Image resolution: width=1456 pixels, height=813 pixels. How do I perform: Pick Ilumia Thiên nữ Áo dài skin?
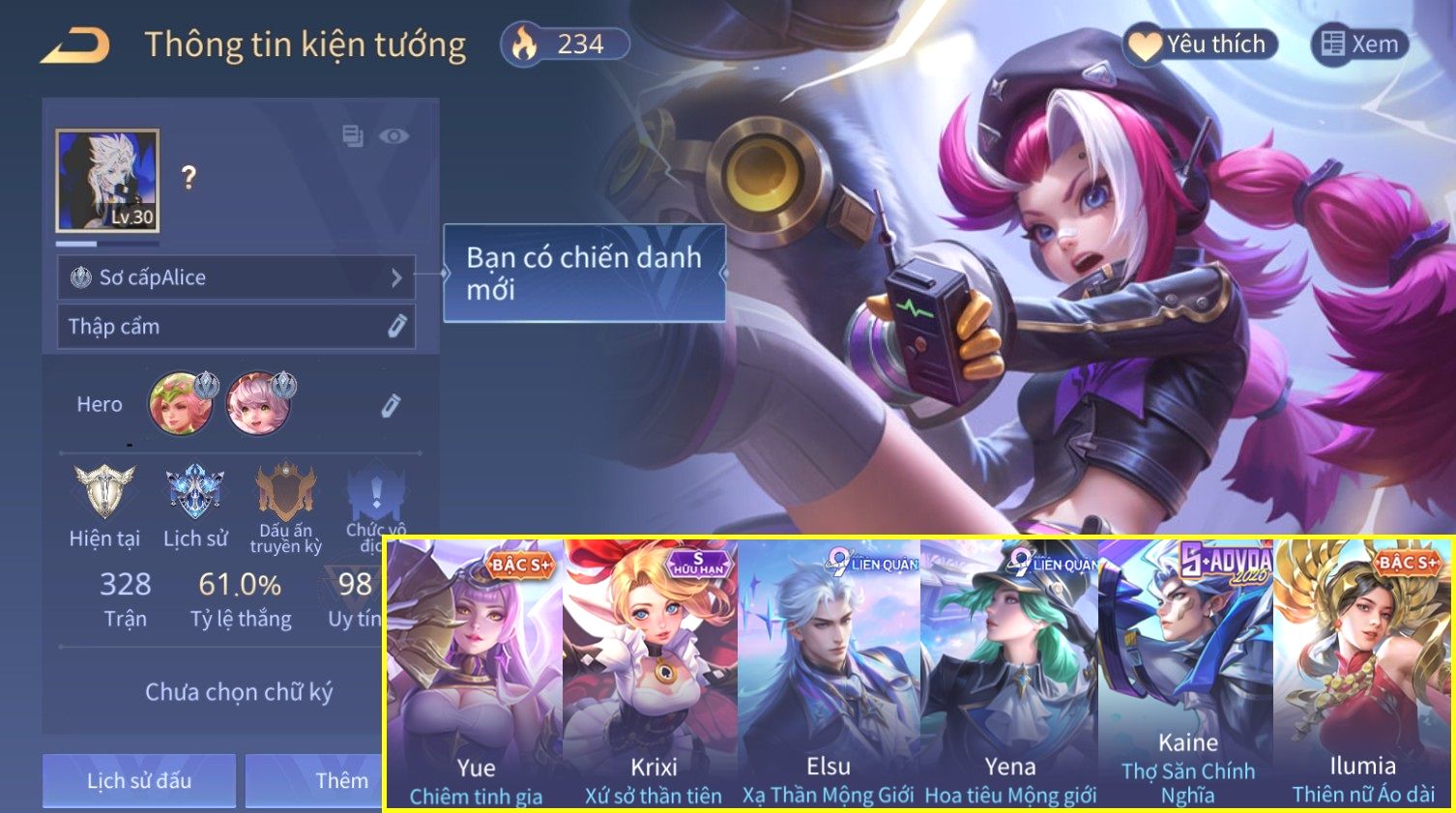(1363, 676)
